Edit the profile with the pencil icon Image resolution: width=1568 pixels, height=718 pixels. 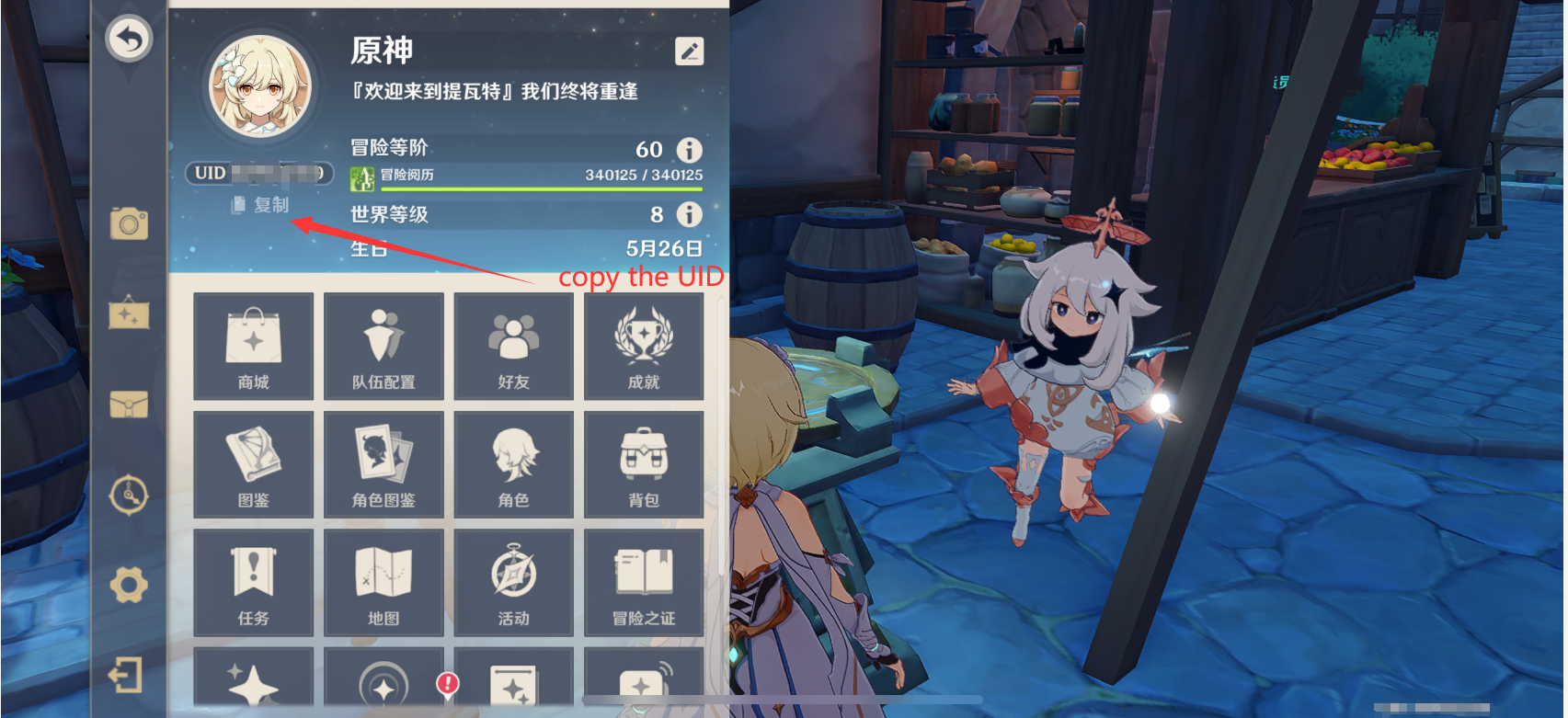point(689,51)
